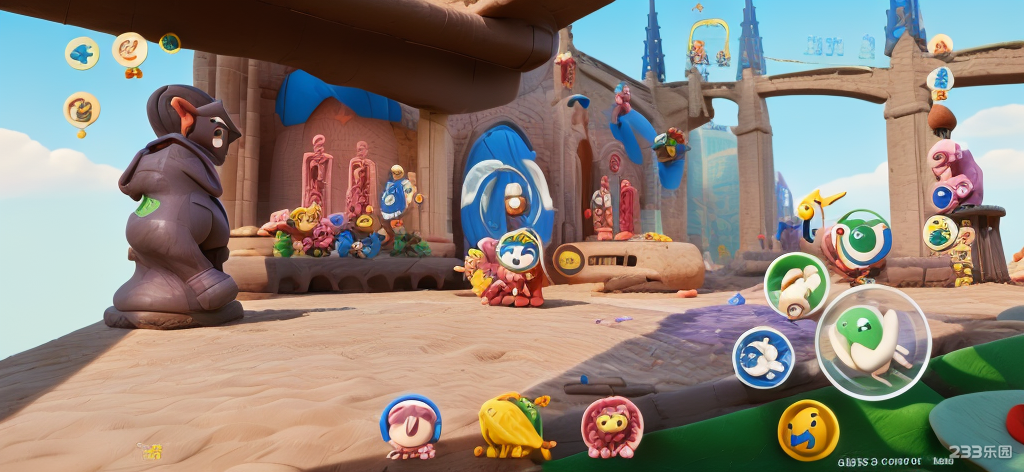
Task: Select the yellow circle with blue face
Action: (x=808, y=430)
